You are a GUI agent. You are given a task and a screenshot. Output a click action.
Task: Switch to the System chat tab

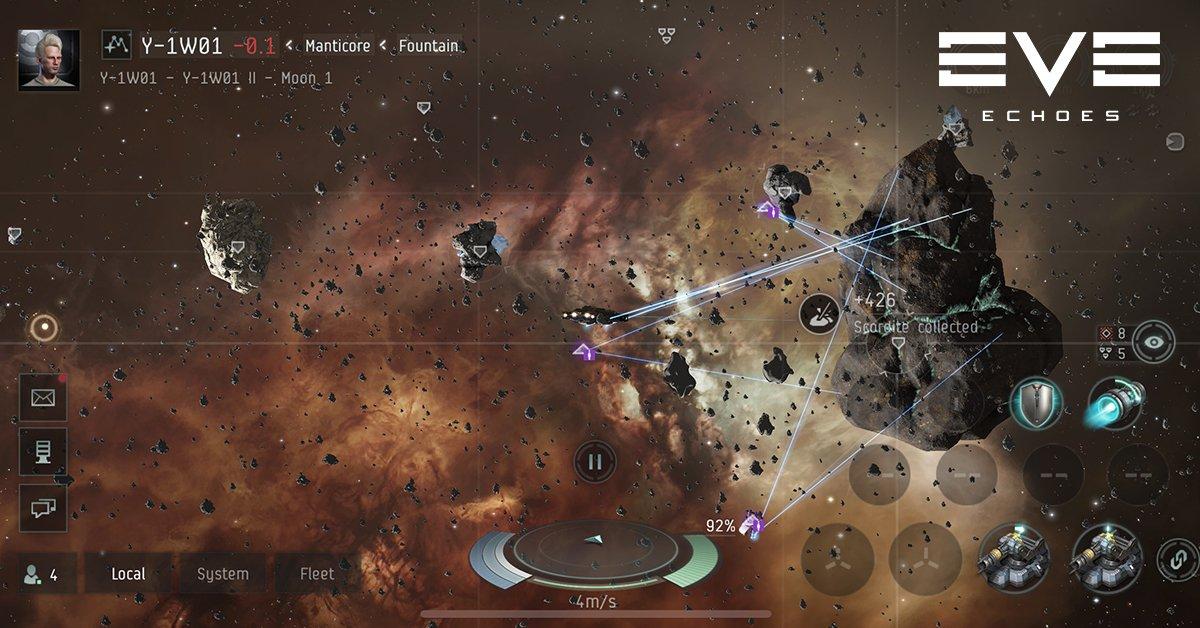point(222,574)
